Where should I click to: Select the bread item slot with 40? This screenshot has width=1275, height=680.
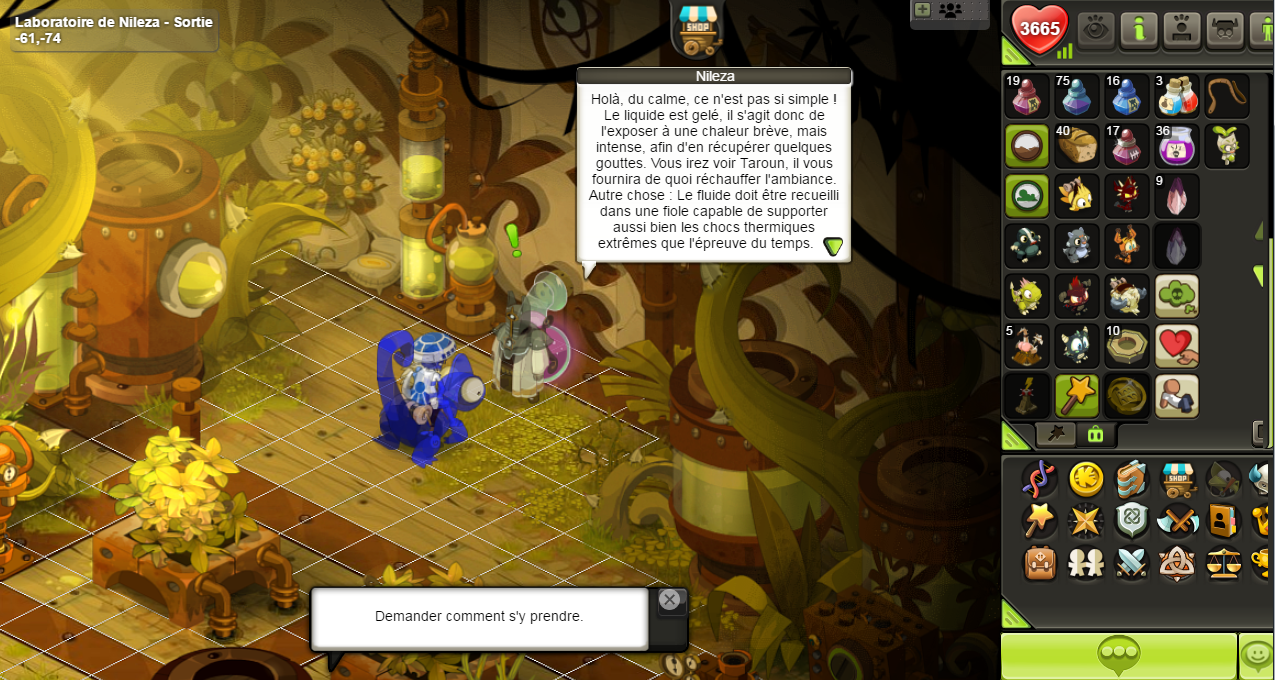(1077, 146)
